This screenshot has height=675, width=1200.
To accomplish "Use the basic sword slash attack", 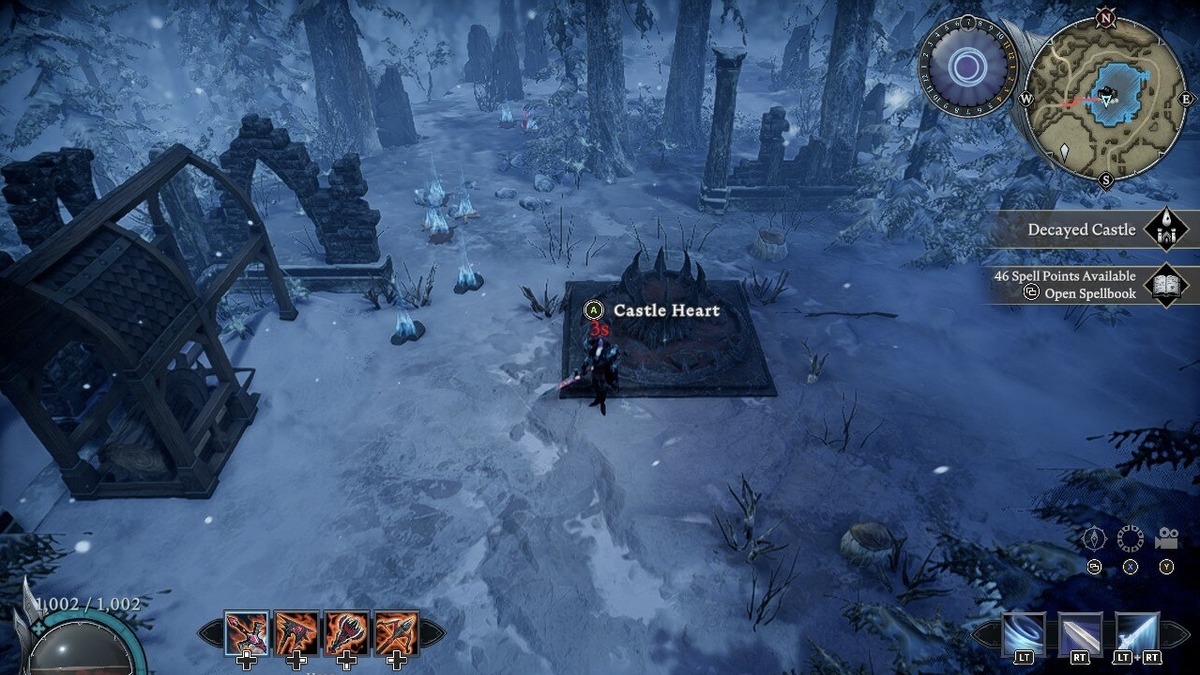I will point(1081,632).
